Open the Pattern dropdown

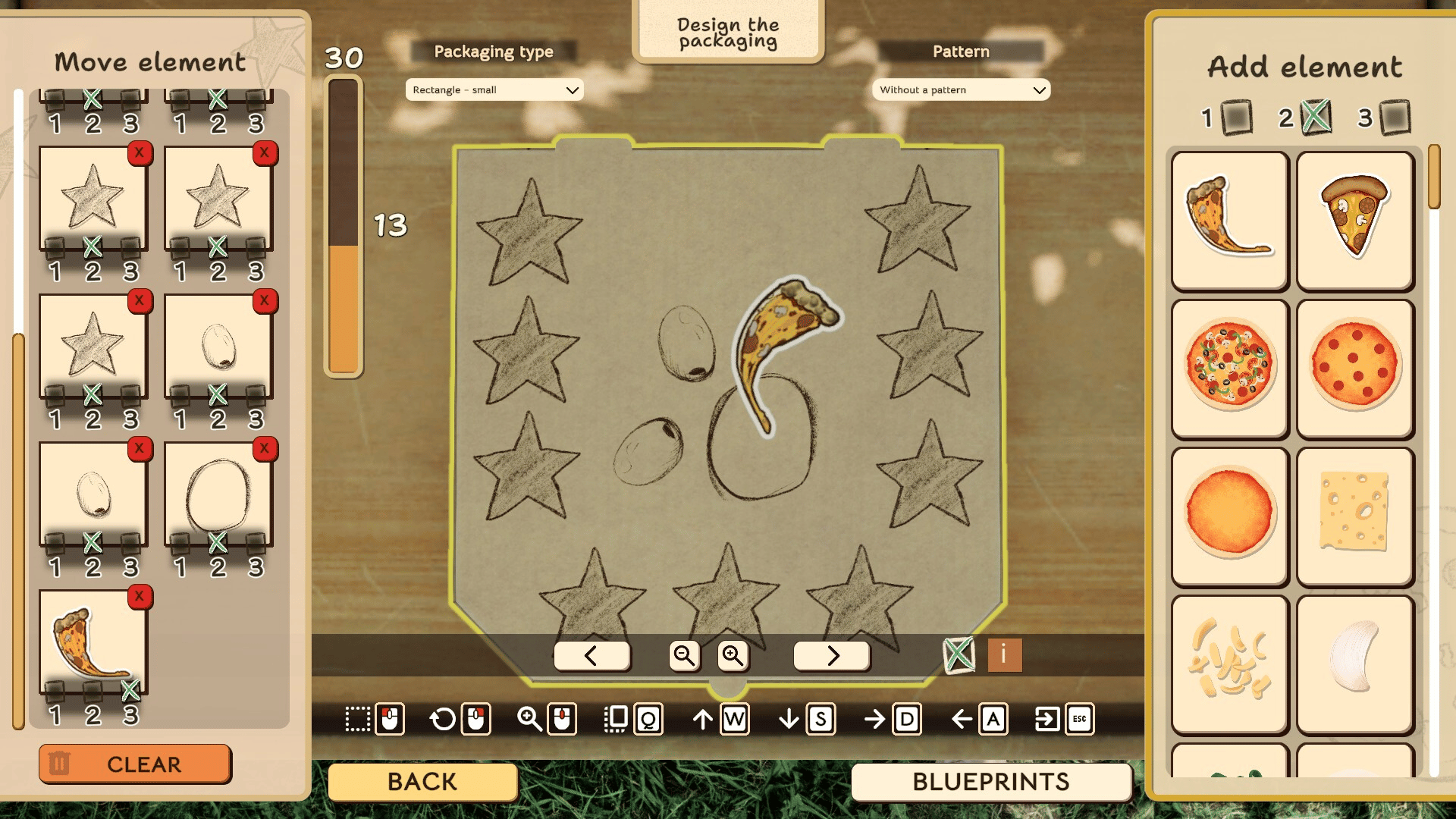(961, 89)
